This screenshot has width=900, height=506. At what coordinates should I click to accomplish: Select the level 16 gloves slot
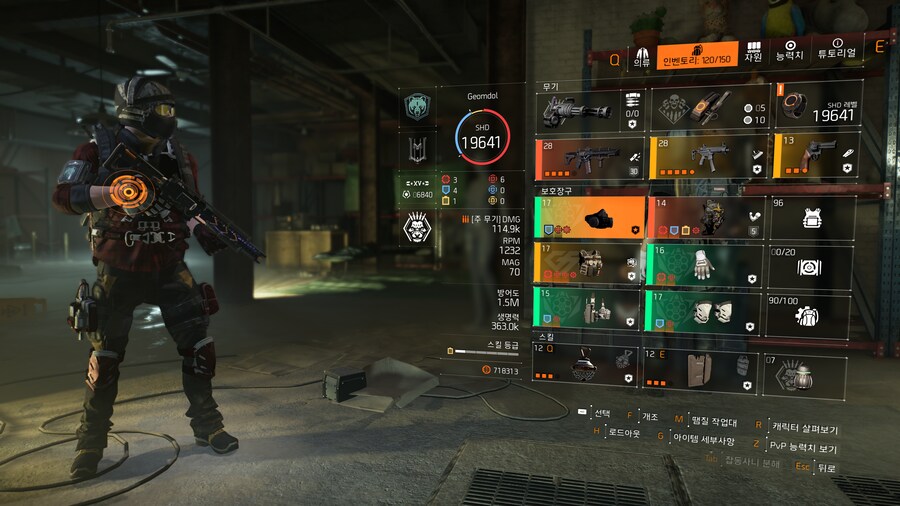pos(704,265)
